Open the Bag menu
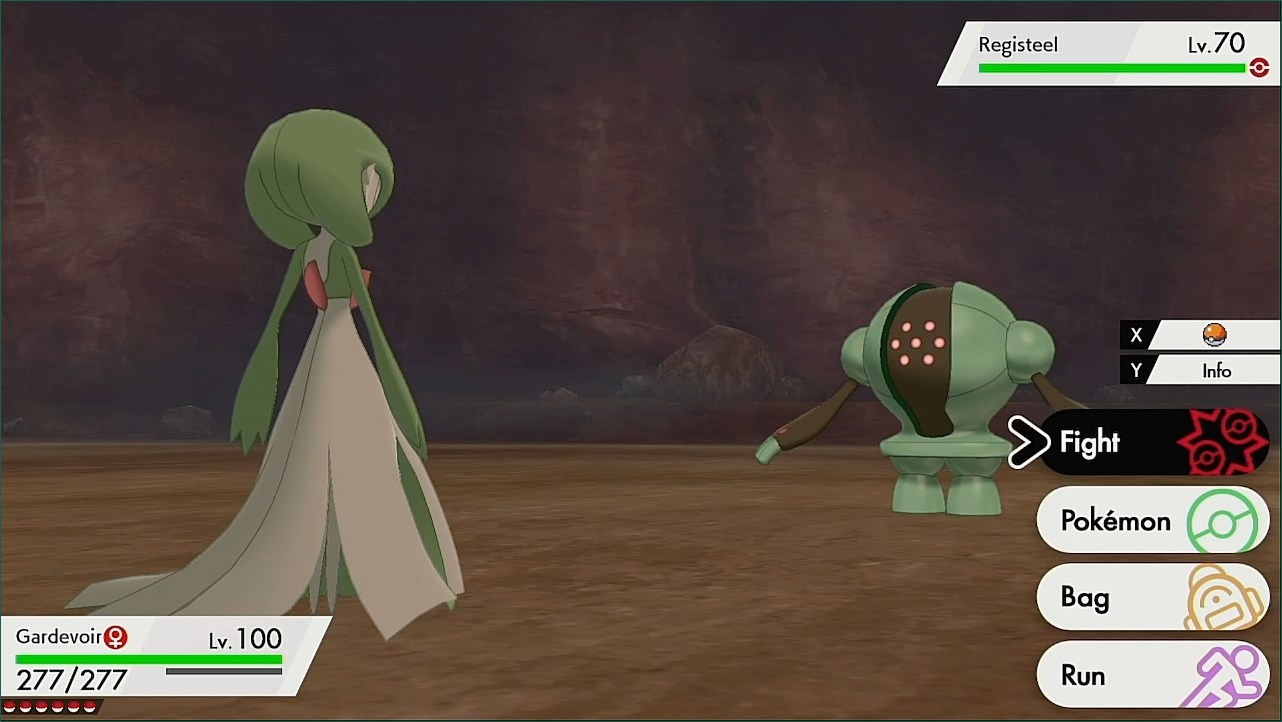Viewport: 1282px width, 722px height. click(x=1152, y=597)
